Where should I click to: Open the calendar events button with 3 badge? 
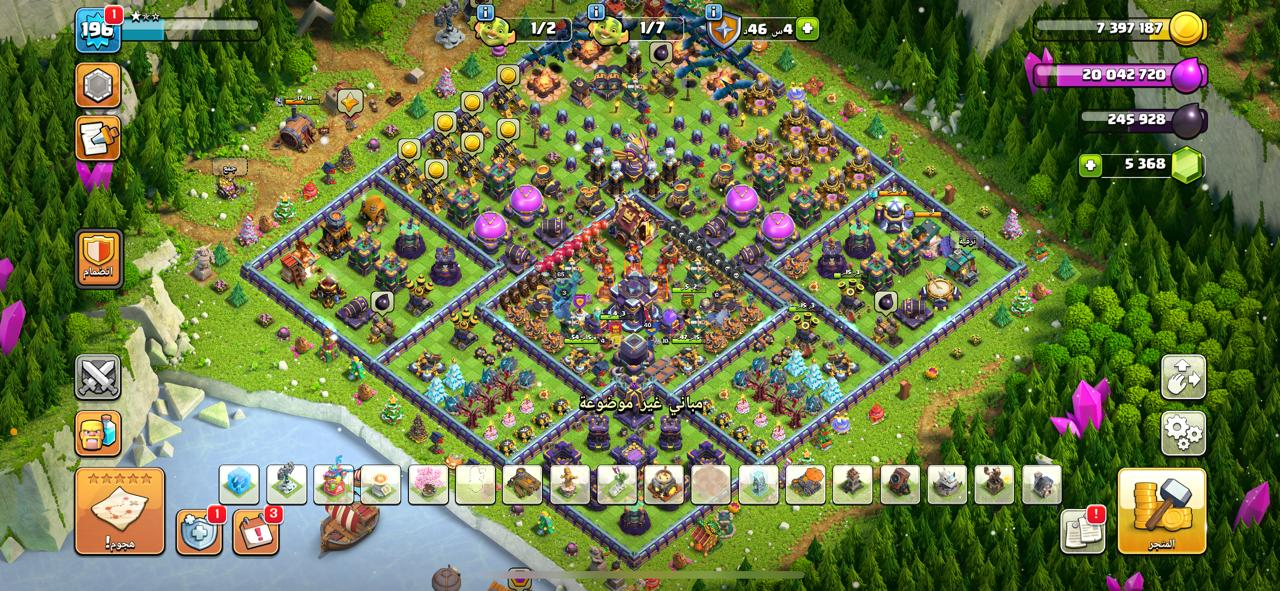point(255,531)
